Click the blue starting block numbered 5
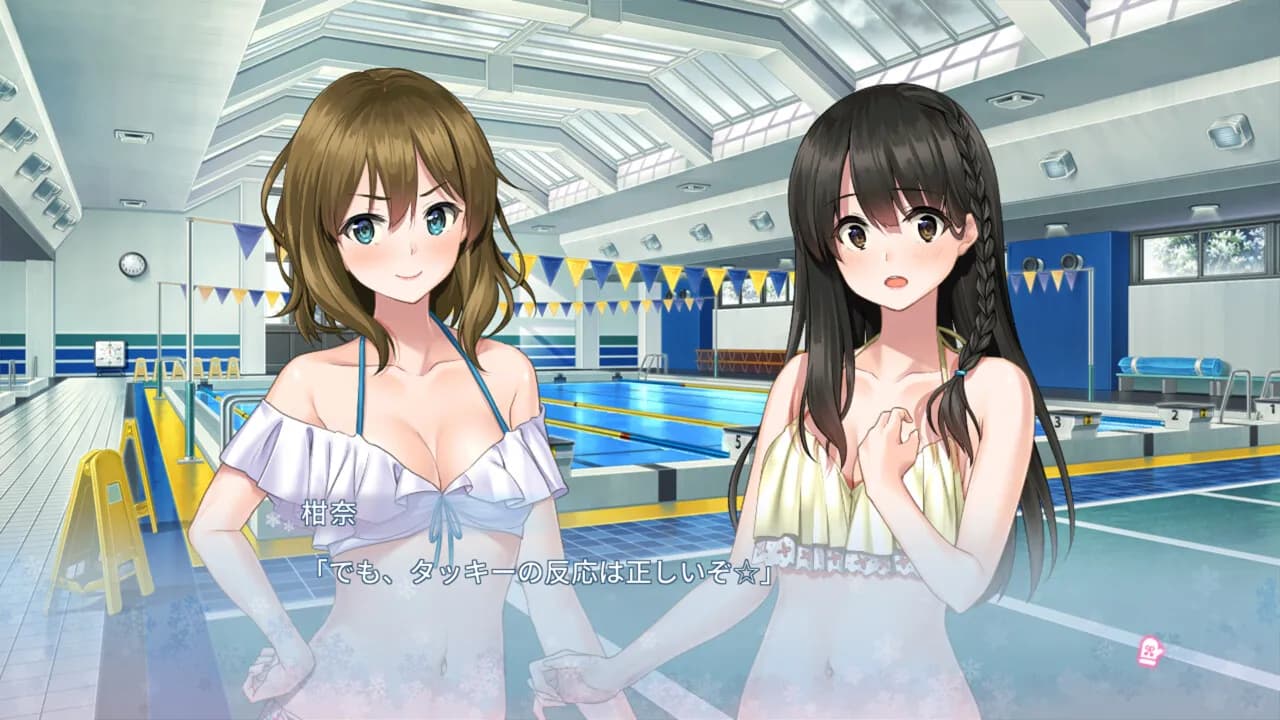1280x720 pixels. click(x=736, y=442)
